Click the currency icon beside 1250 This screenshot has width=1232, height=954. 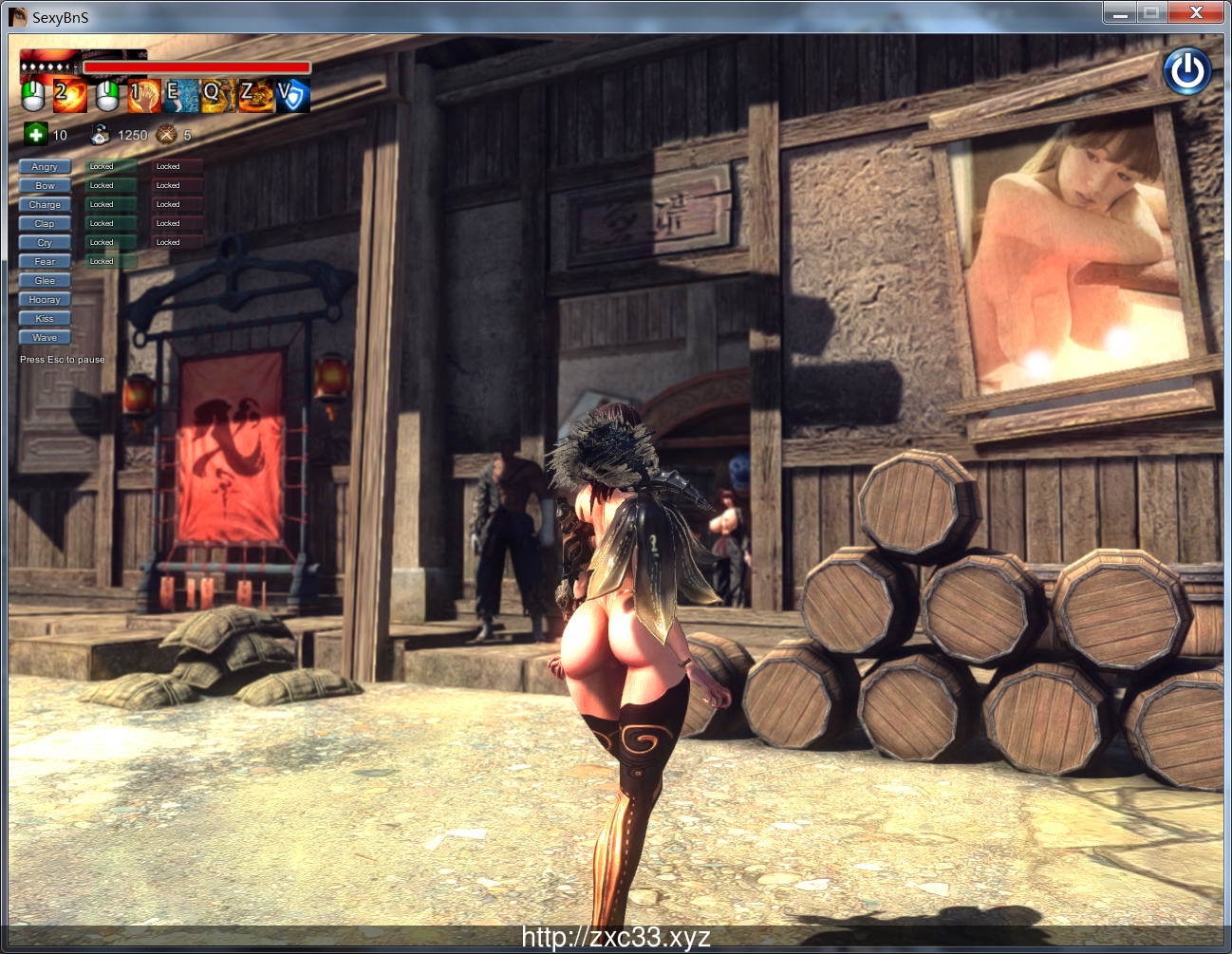point(101,135)
